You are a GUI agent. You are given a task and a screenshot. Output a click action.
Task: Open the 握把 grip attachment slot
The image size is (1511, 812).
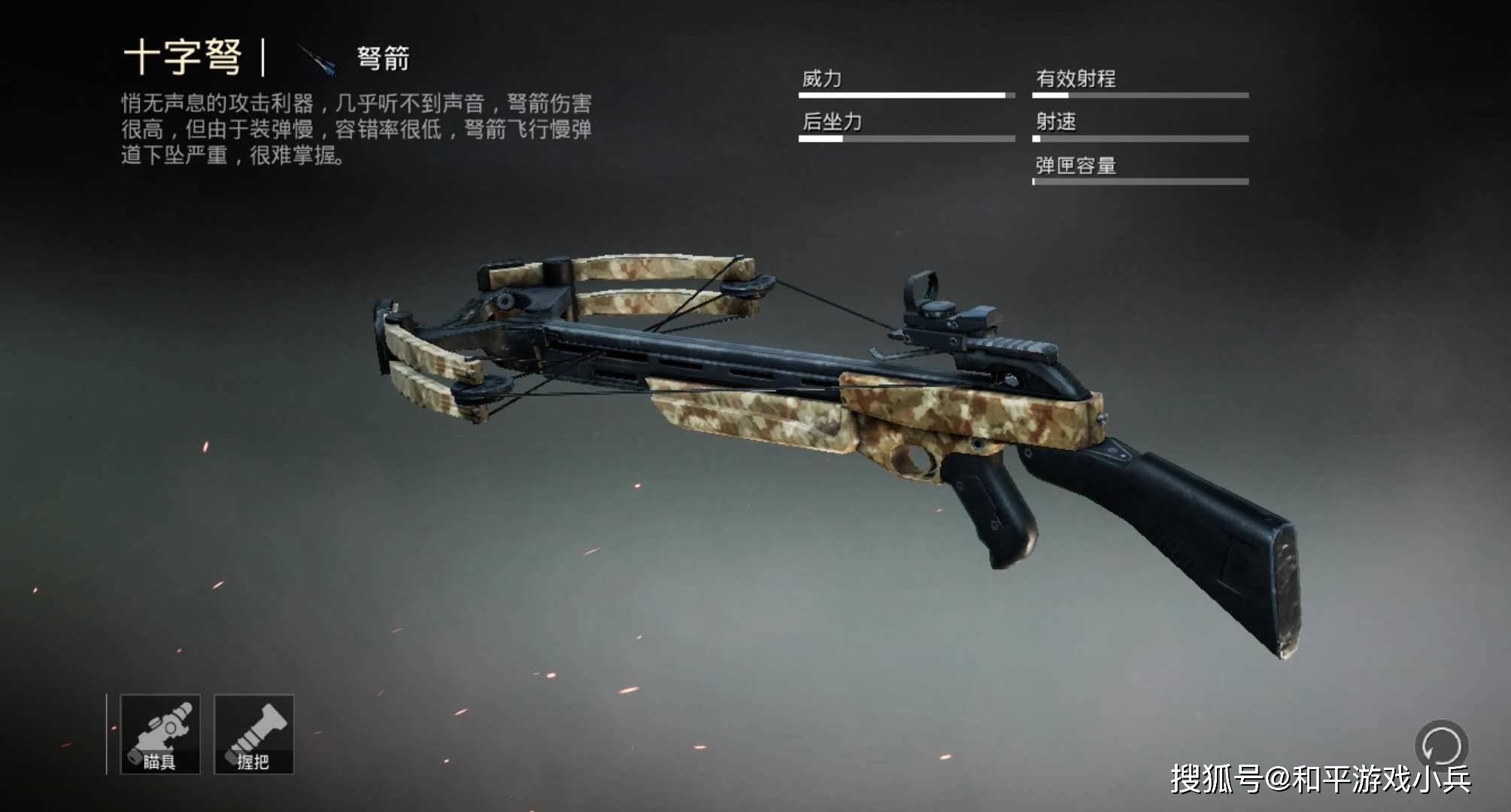(x=254, y=735)
